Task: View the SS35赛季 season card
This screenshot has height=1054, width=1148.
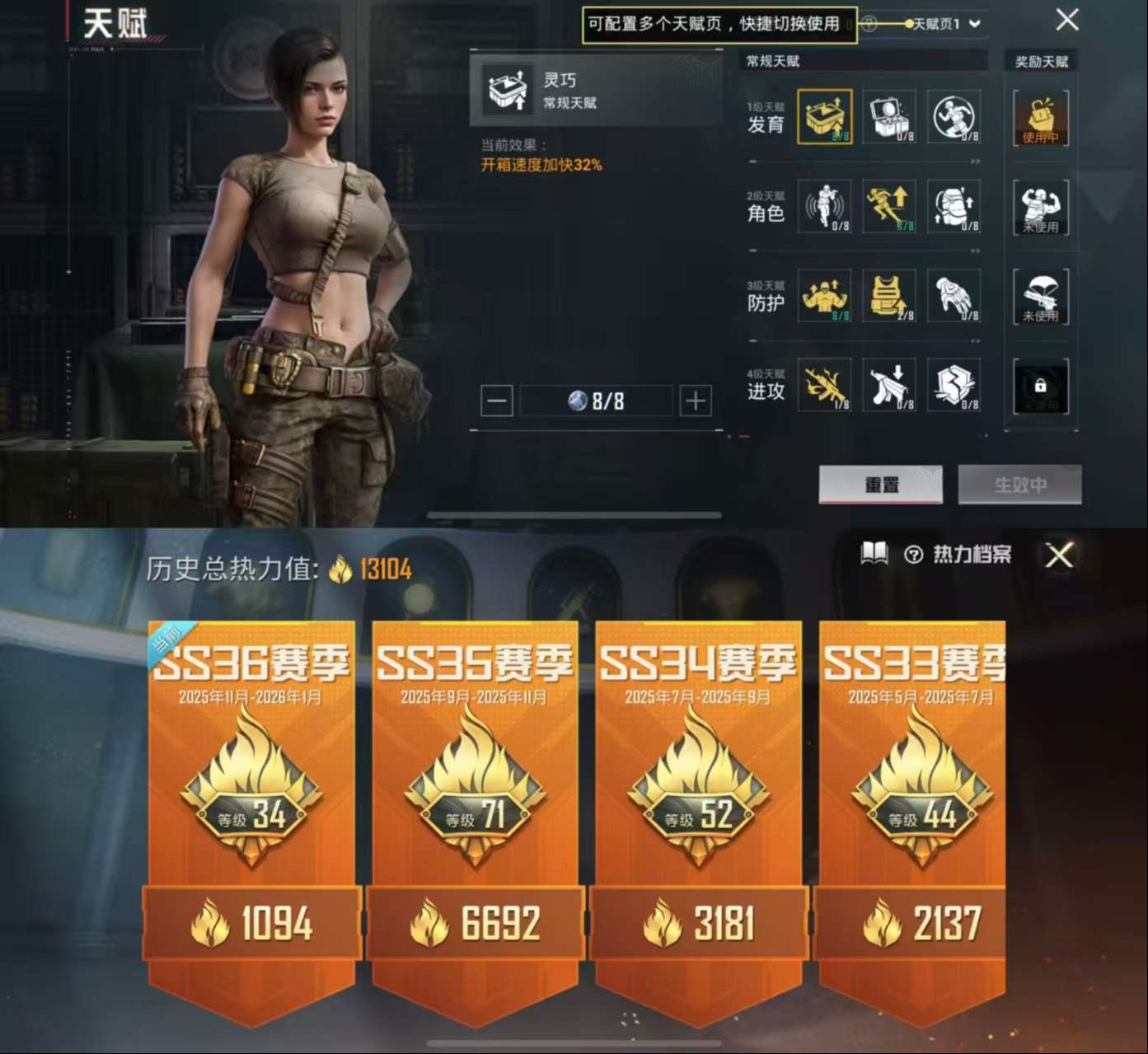Action: click(476, 791)
